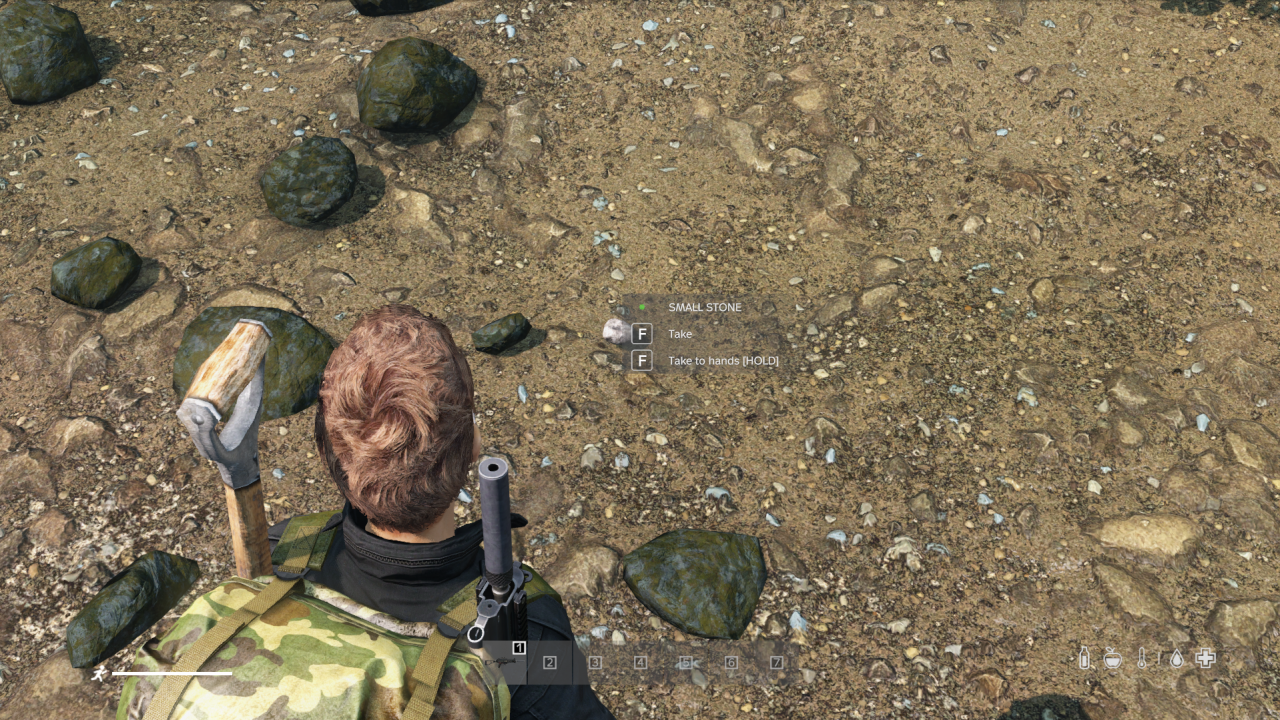Viewport: 1280px width, 720px height.
Task: Select hotbar slot 3
Action: pyautogui.click(x=595, y=663)
